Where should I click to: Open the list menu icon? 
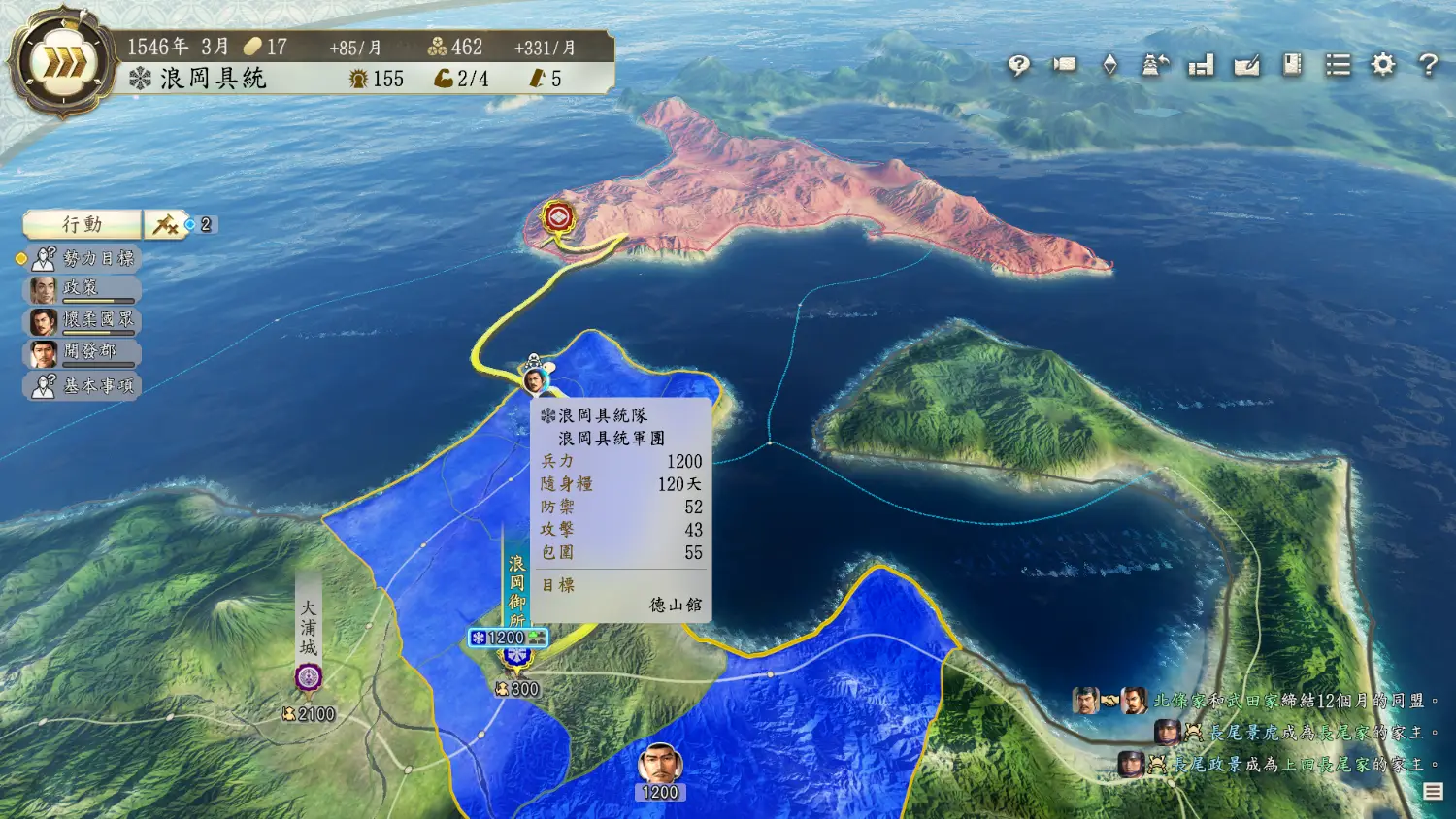pyautogui.click(x=1338, y=65)
